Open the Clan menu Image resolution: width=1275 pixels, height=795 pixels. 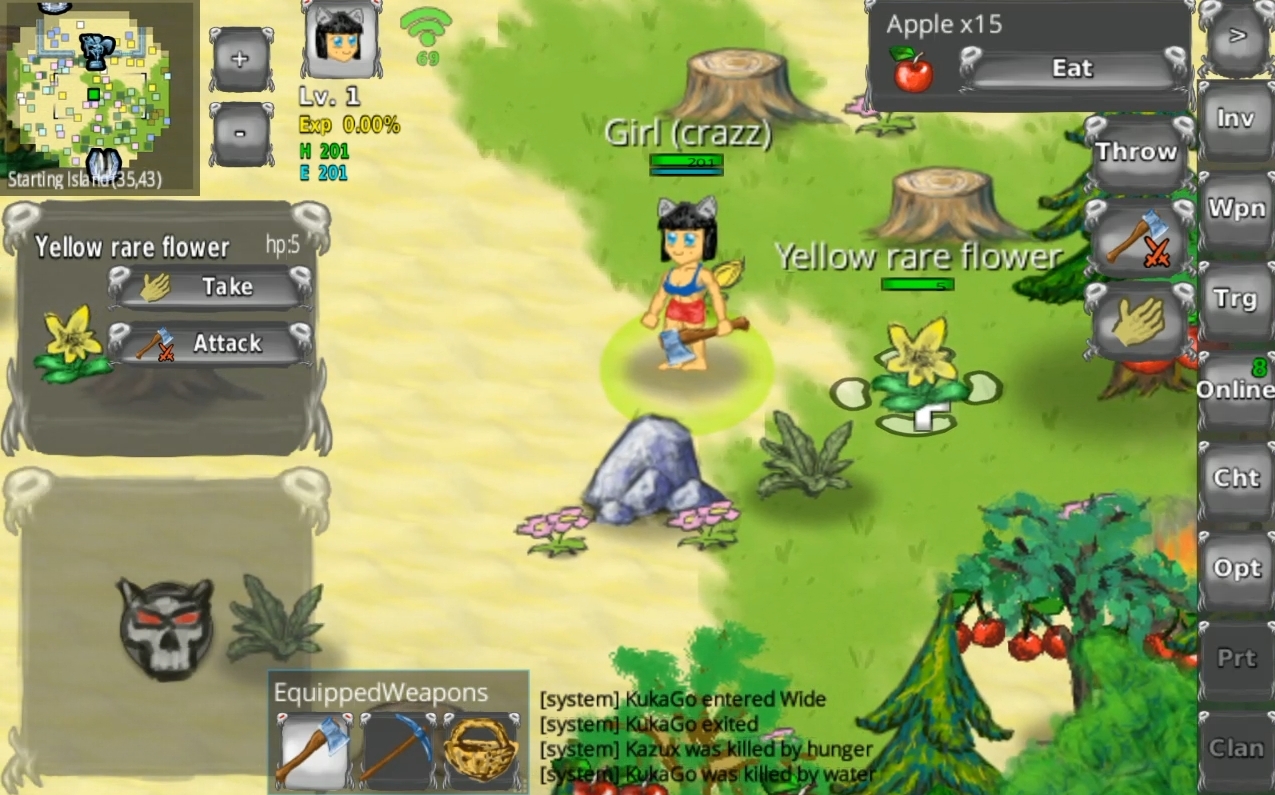pos(1236,748)
